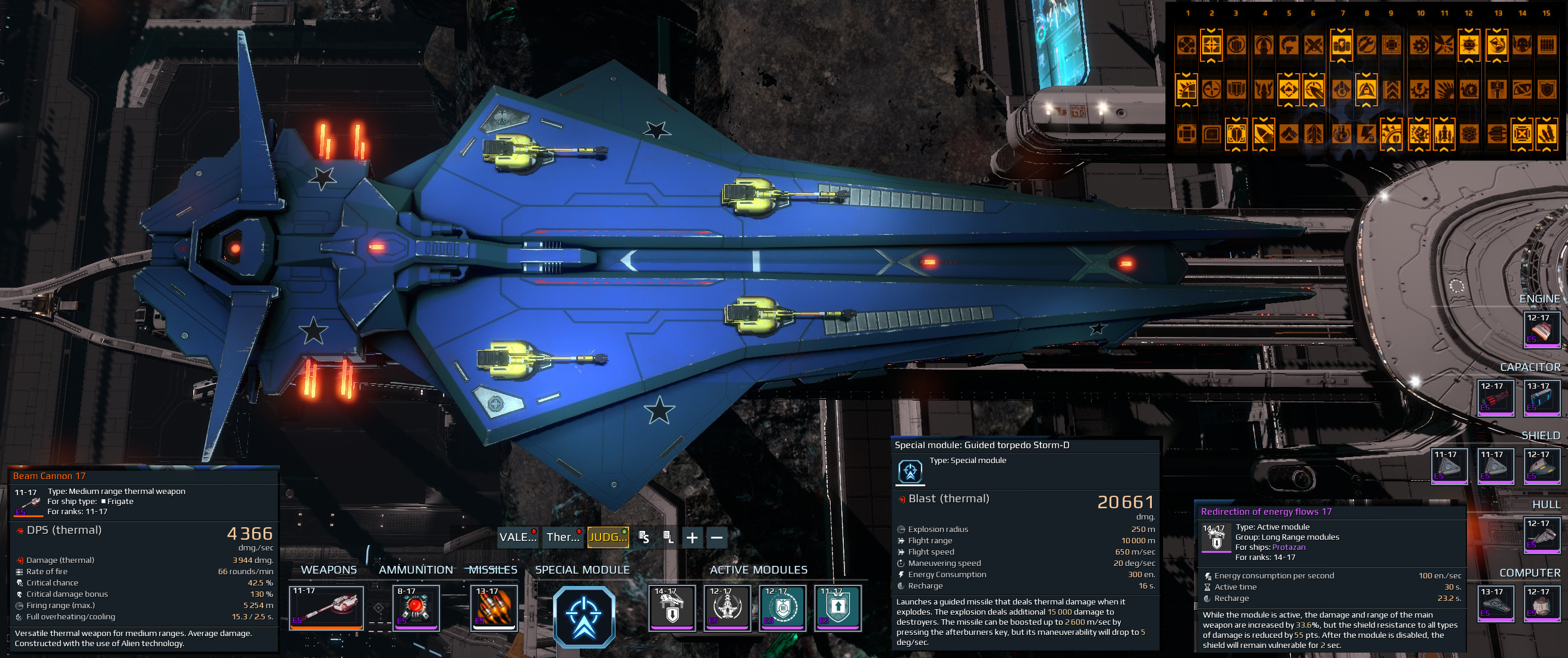
Task: Open the ammunition slot with red orb
Action: [416, 607]
